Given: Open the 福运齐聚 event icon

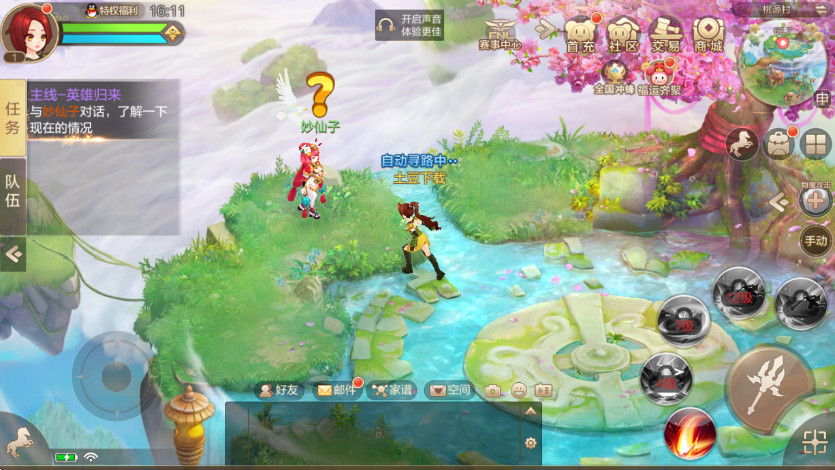Looking at the screenshot, I should (x=658, y=75).
